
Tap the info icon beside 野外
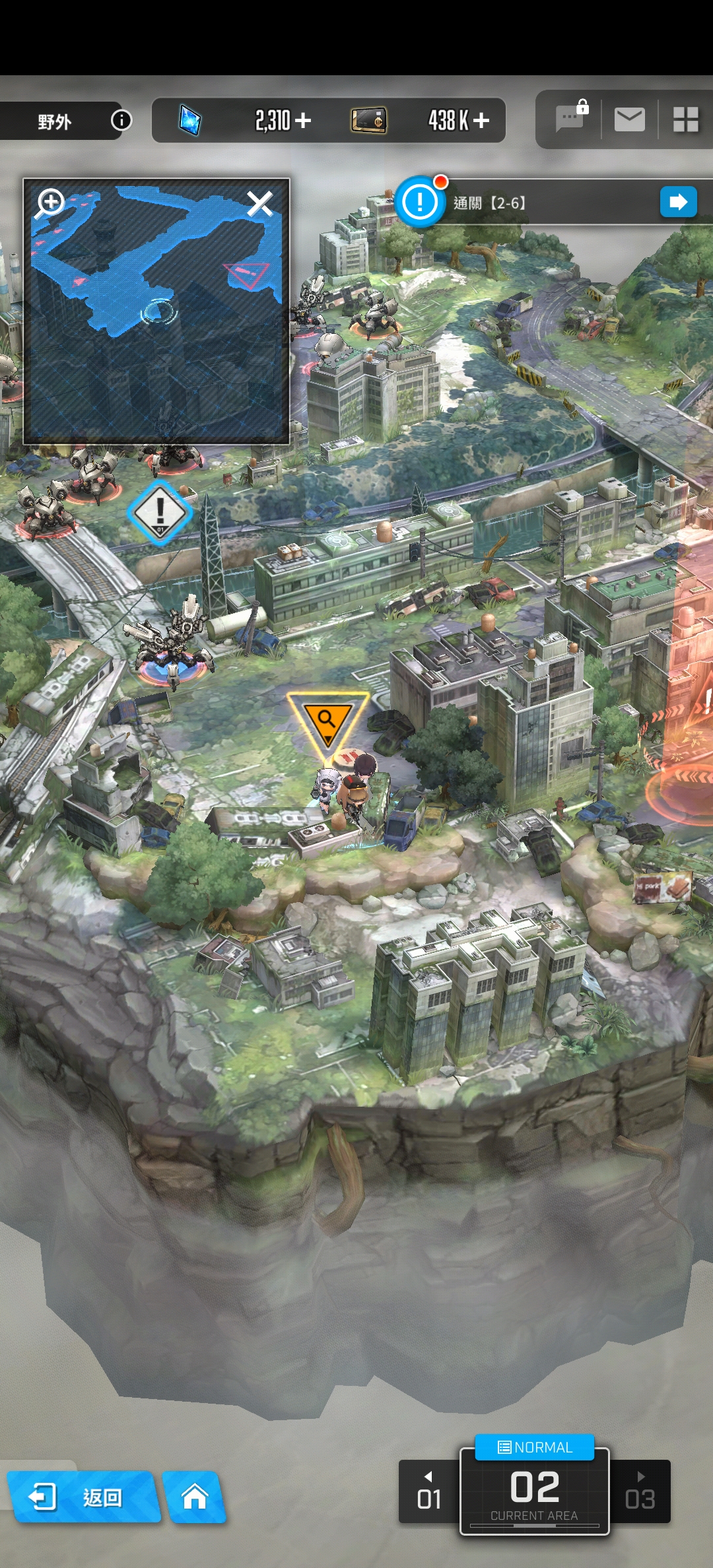(121, 120)
